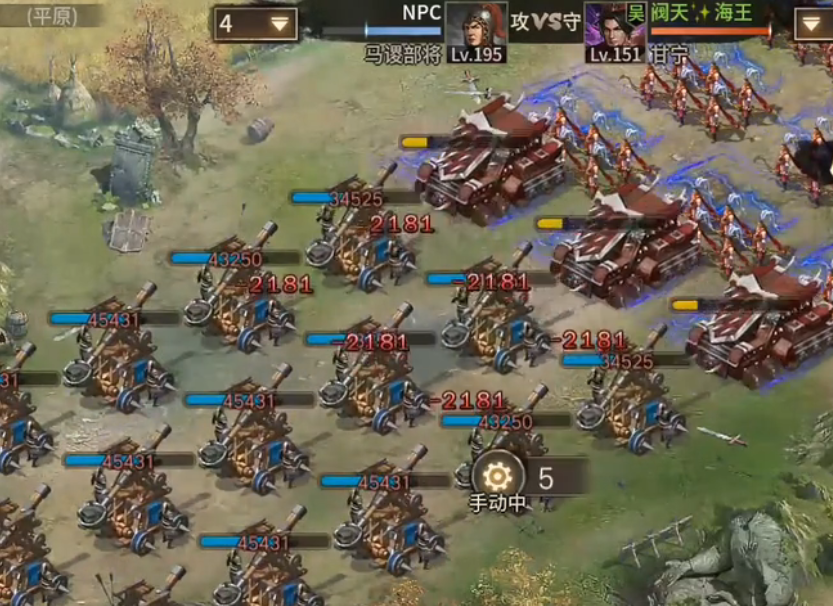This screenshot has width=833, height=606.
Task: Open the dropdown showing number 4
Action: (255, 24)
